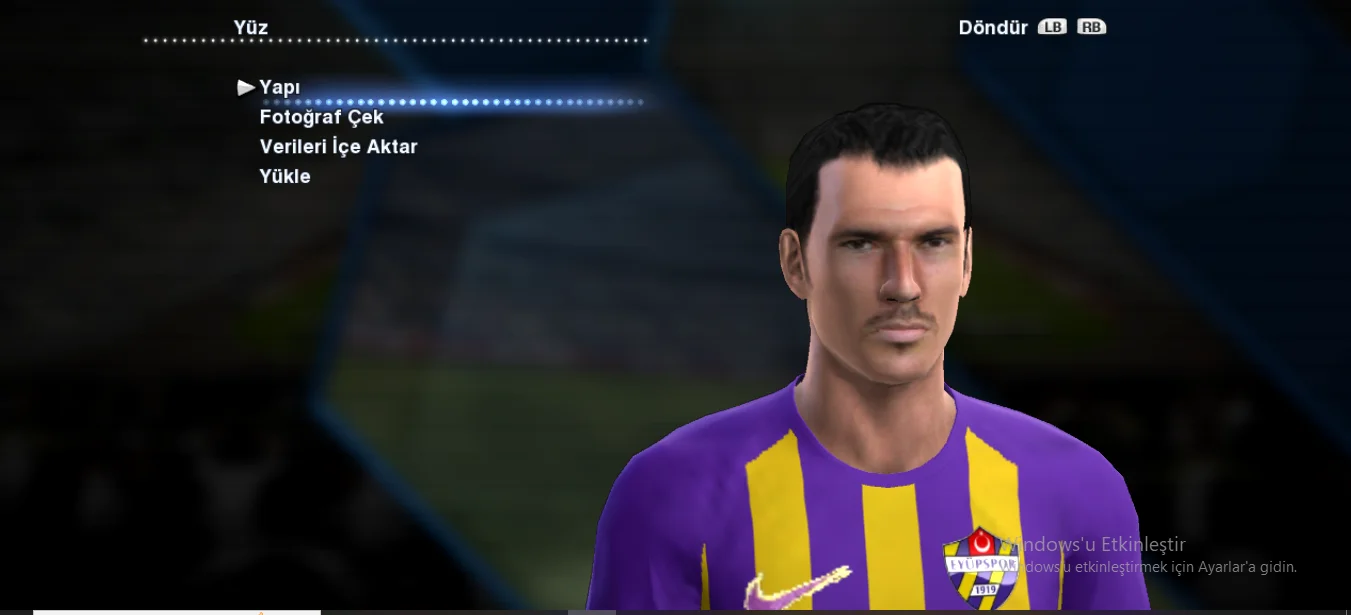The image size is (1351, 615).
Task: Open Verileri İçe Aktar
Action: point(338,147)
